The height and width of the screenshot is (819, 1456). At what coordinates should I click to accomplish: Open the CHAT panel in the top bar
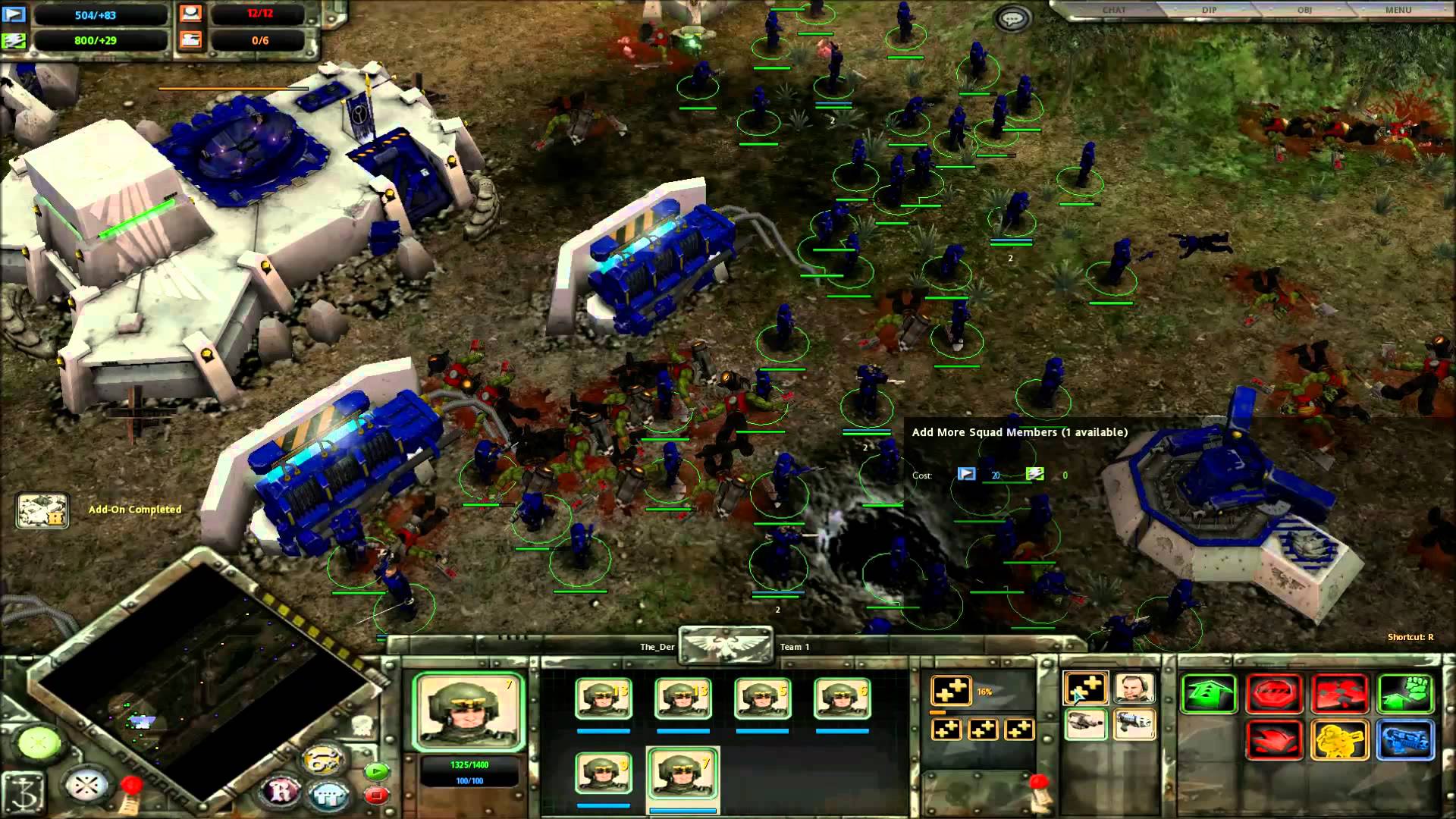pos(1113,10)
